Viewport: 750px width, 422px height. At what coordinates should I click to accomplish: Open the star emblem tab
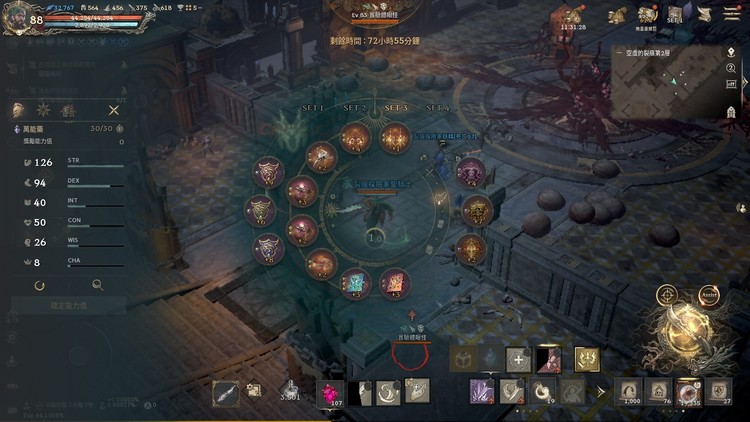(x=44, y=110)
